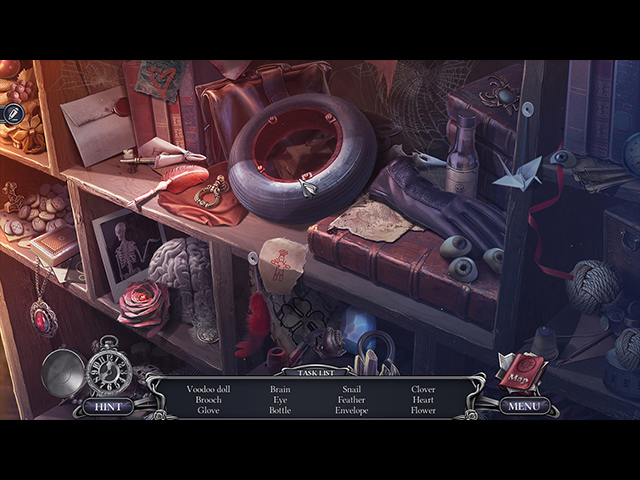This screenshot has height=480, width=640.
Task: Open the MENU button
Action: click(x=524, y=406)
